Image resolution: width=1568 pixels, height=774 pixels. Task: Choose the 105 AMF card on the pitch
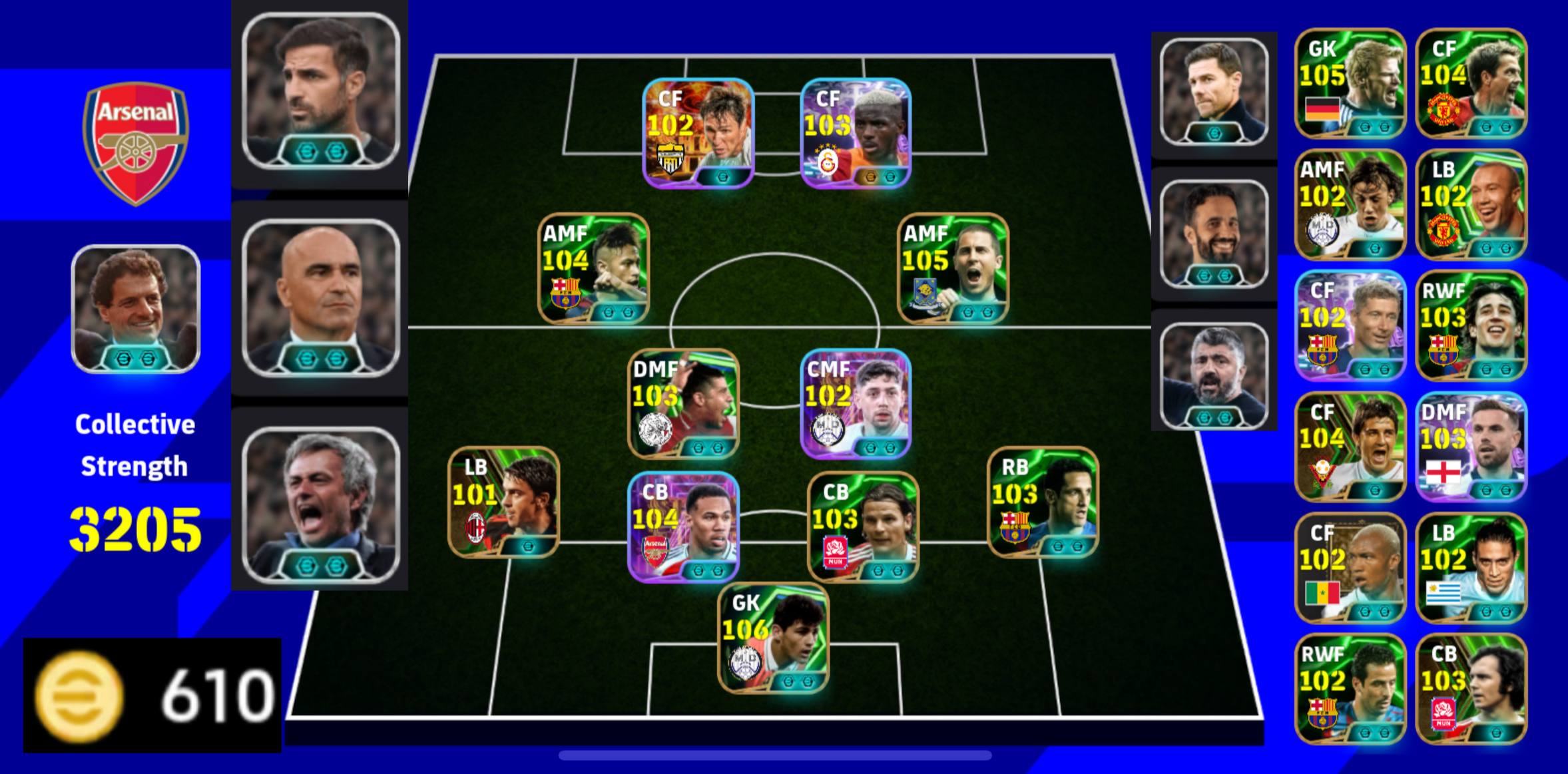(x=953, y=268)
